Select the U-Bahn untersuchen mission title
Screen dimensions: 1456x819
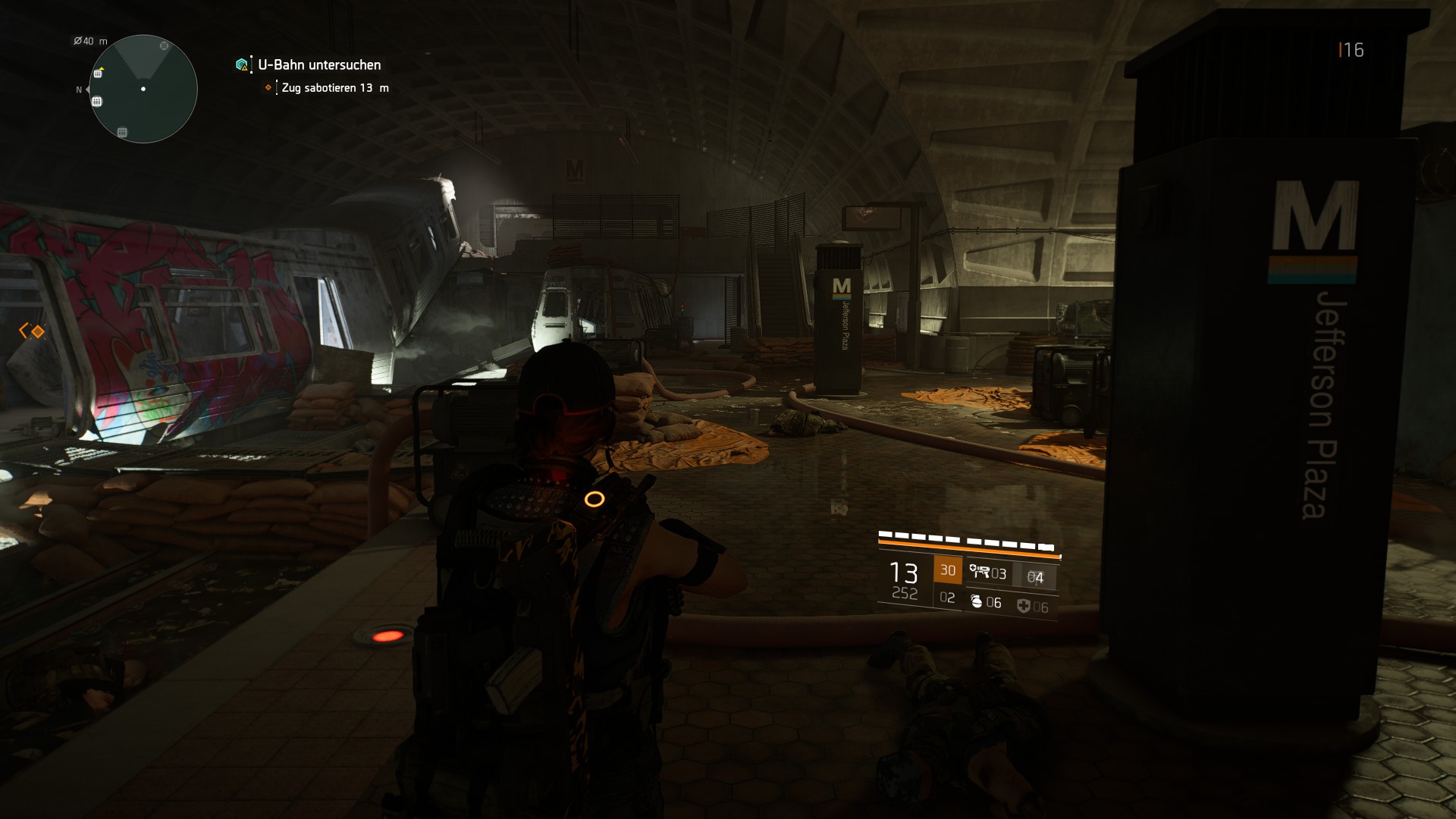click(318, 65)
